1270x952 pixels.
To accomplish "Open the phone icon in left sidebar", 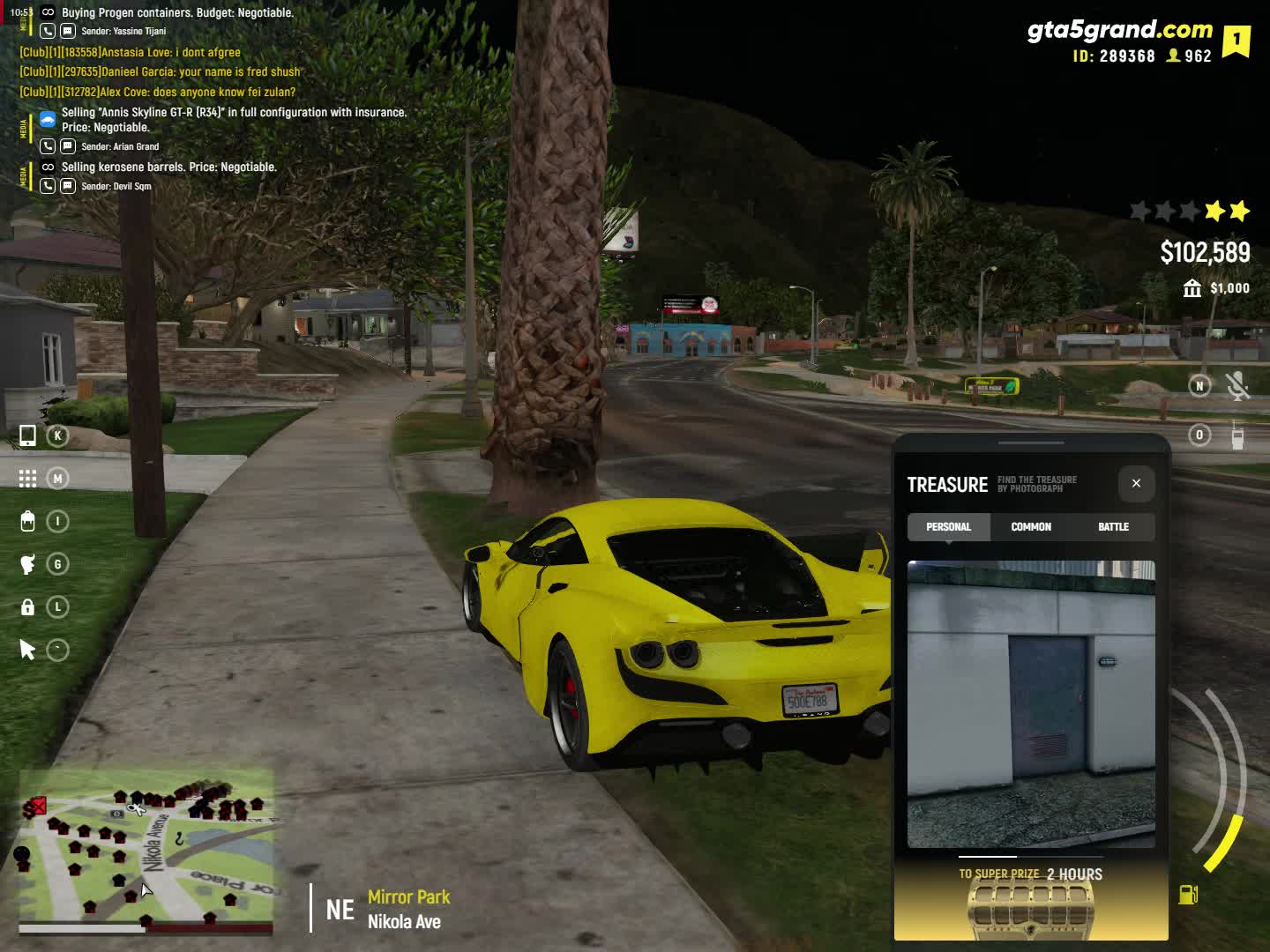I will [27, 435].
